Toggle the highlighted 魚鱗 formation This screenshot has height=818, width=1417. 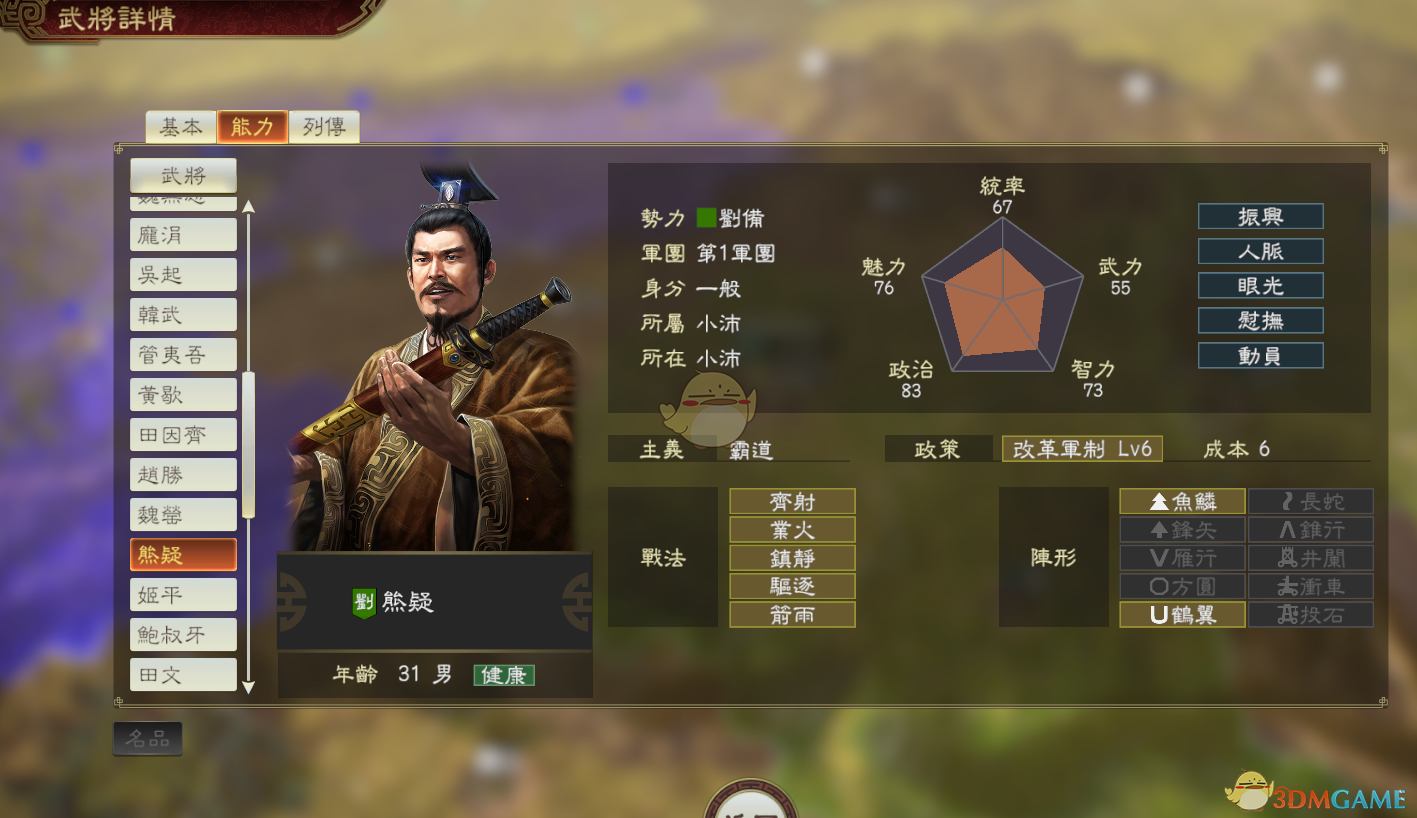coord(1183,501)
